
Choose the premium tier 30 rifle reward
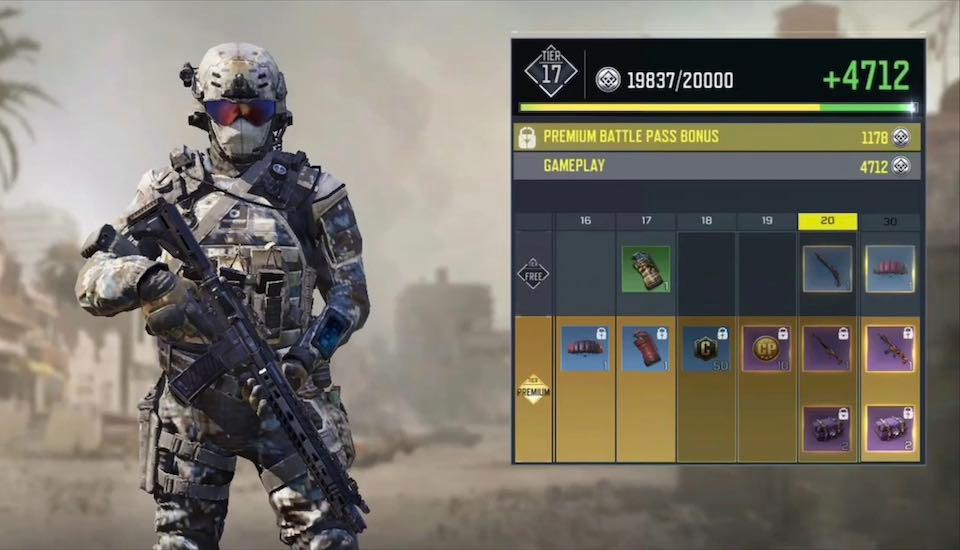pyautogui.click(x=889, y=349)
